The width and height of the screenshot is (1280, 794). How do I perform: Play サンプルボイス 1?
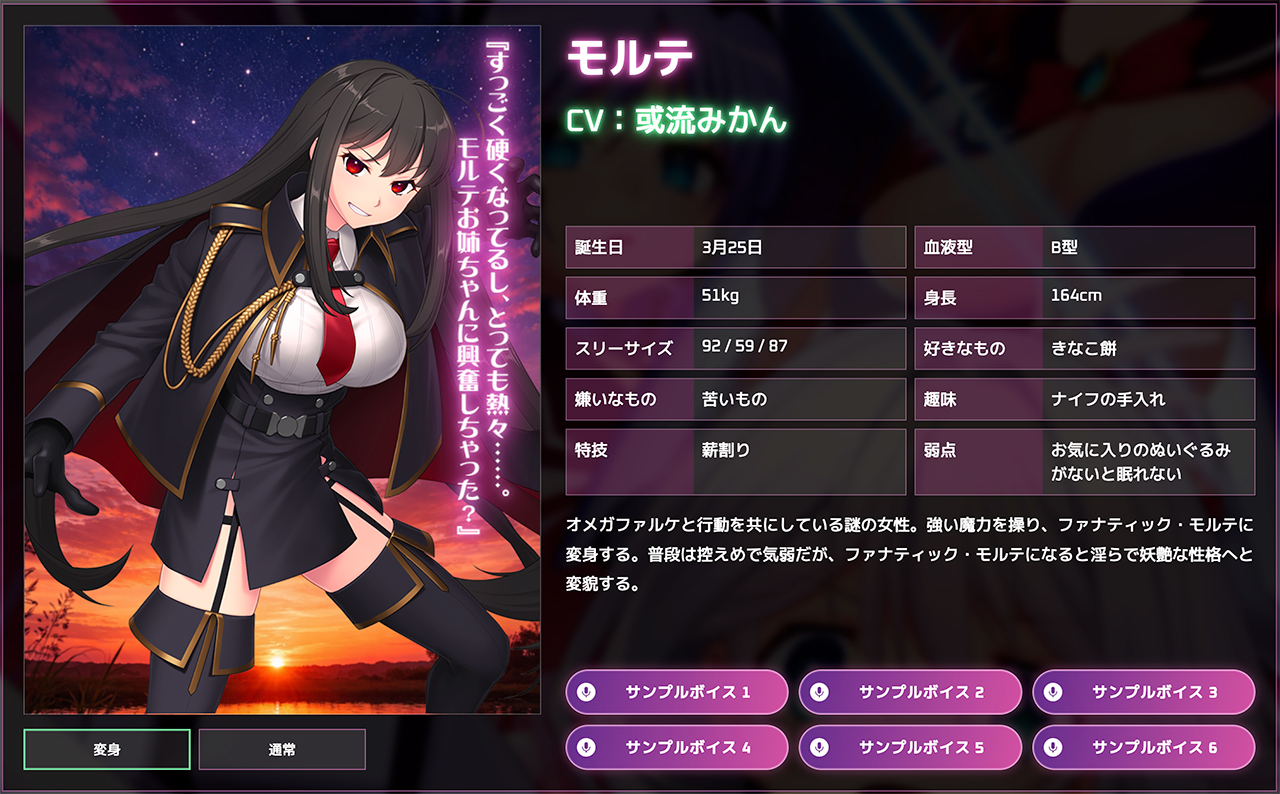tap(677, 692)
